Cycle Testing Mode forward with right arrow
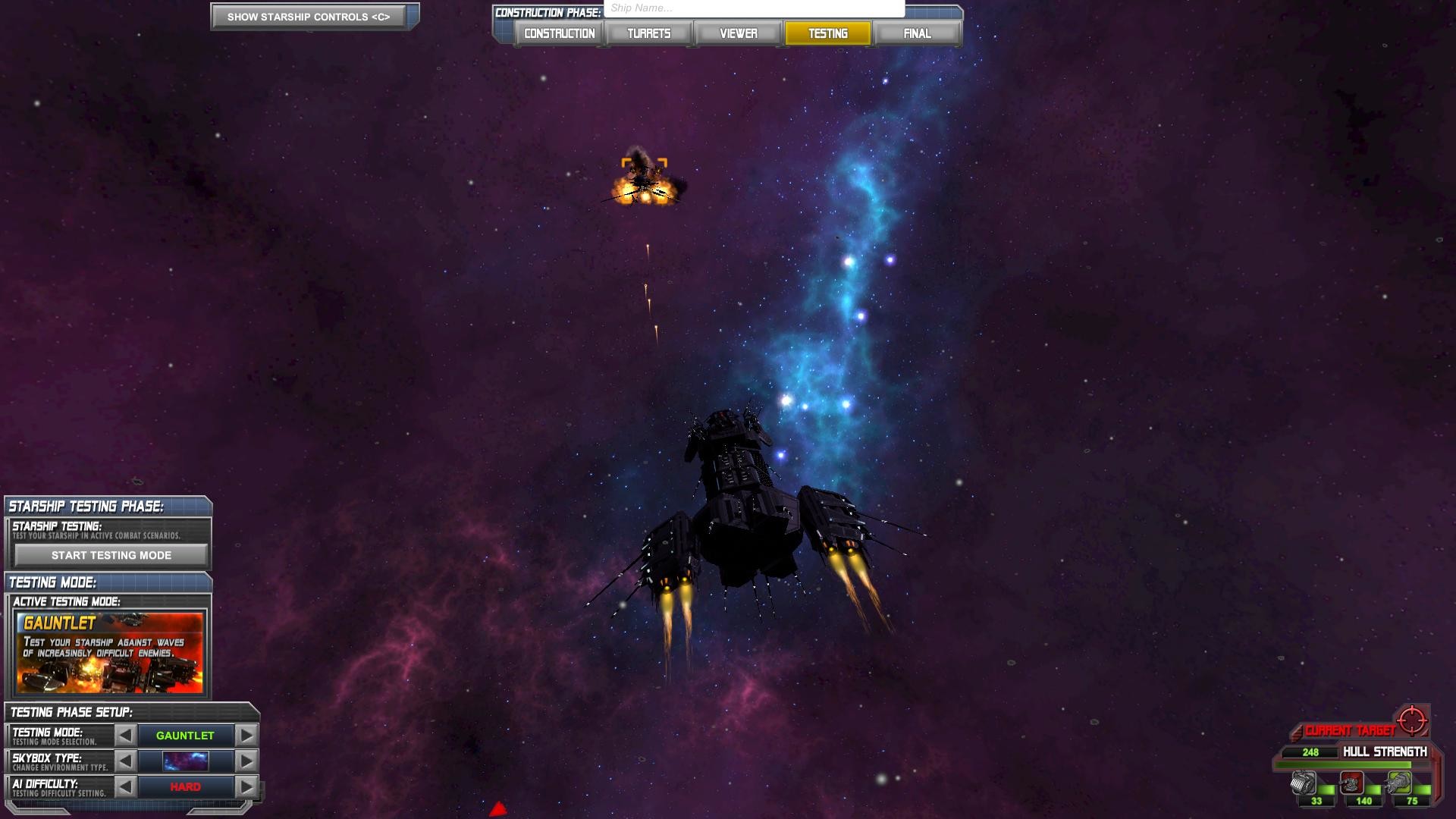The image size is (1456, 819). tap(246, 735)
